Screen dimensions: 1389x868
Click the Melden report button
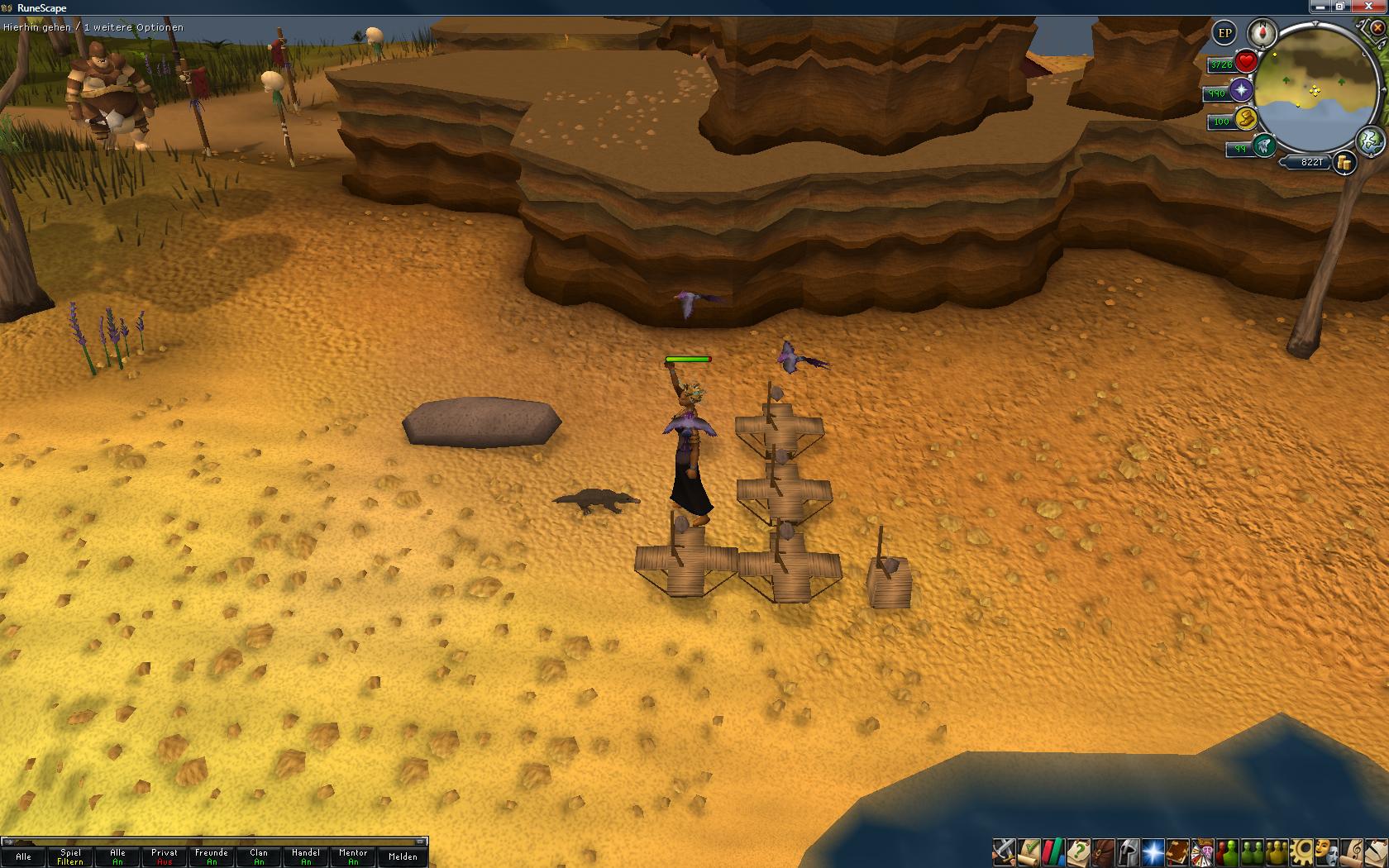coord(403,856)
